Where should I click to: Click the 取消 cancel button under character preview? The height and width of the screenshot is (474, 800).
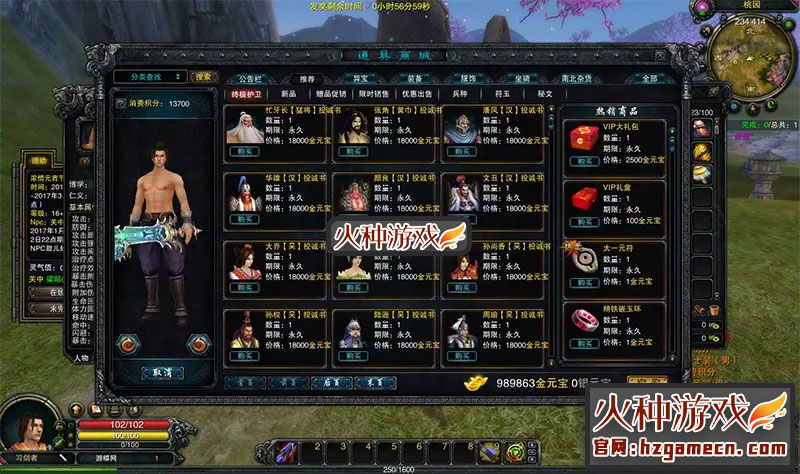[x=162, y=371]
